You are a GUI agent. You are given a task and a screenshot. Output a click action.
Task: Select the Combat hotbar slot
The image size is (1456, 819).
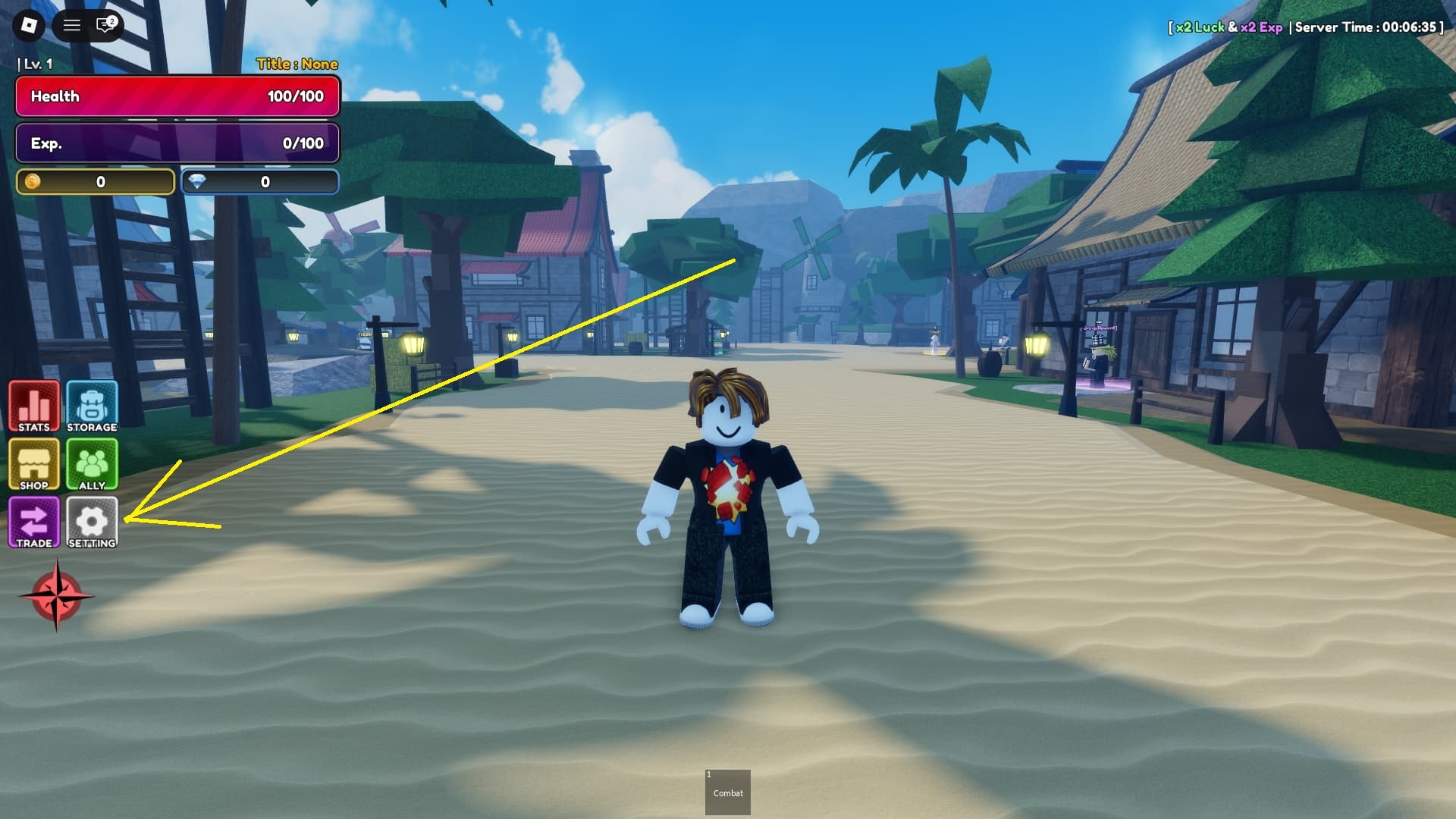pos(727,792)
